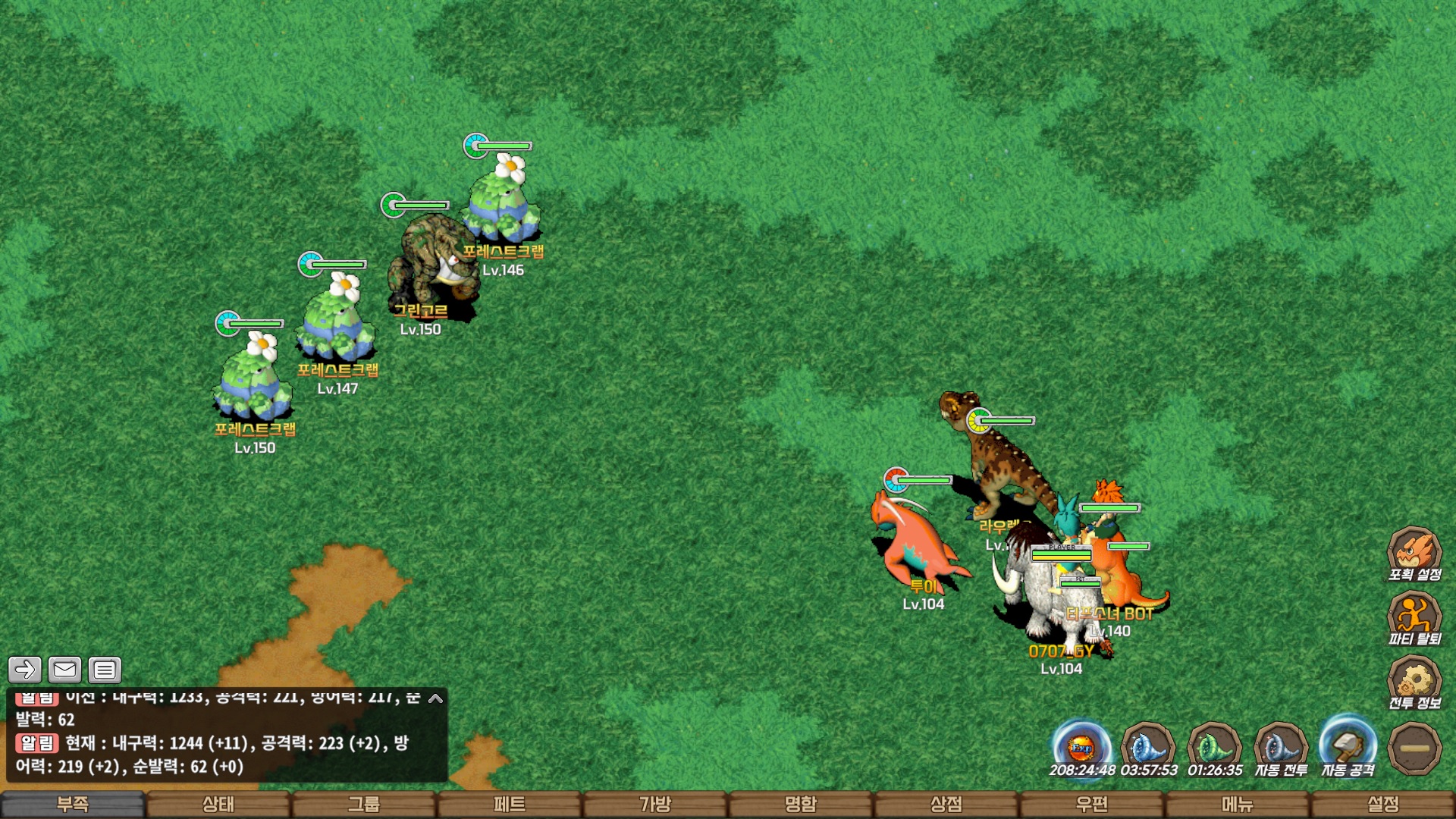Collapse the icon bar with minus button
The image size is (1456, 819).
coord(1414,748)
